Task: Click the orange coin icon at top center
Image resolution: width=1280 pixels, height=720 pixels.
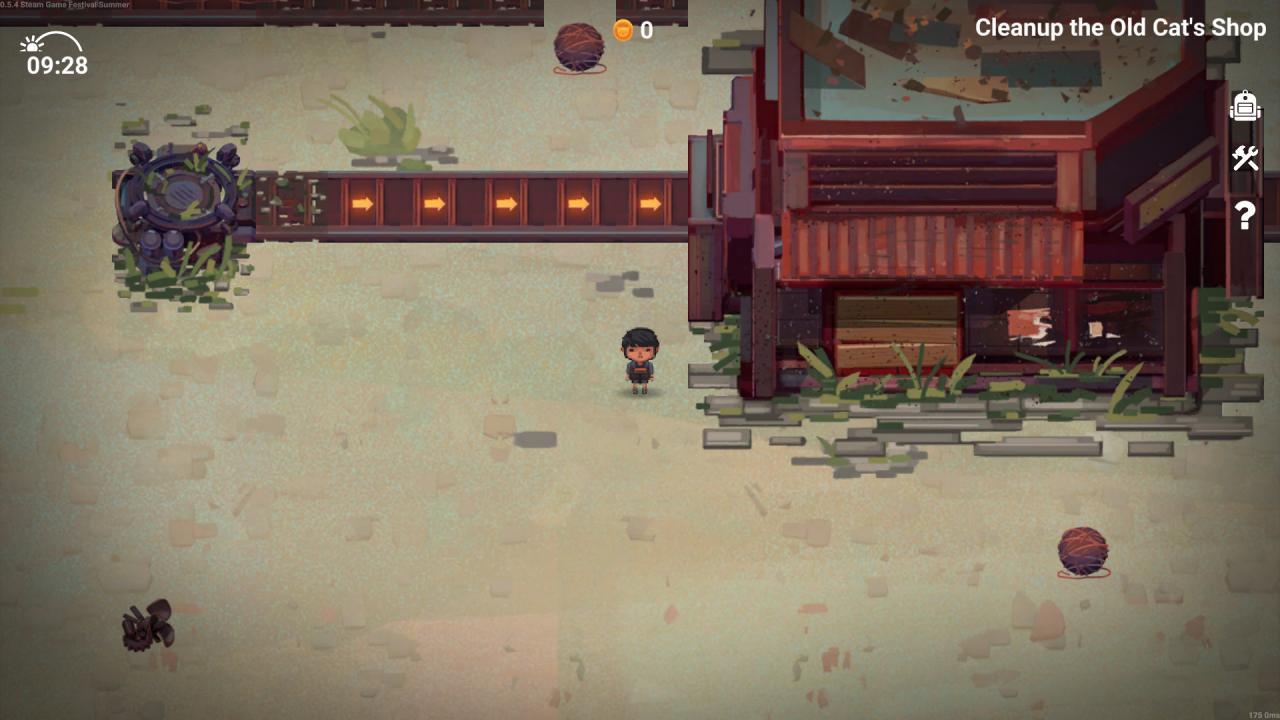Action: [x=622, y=30]
